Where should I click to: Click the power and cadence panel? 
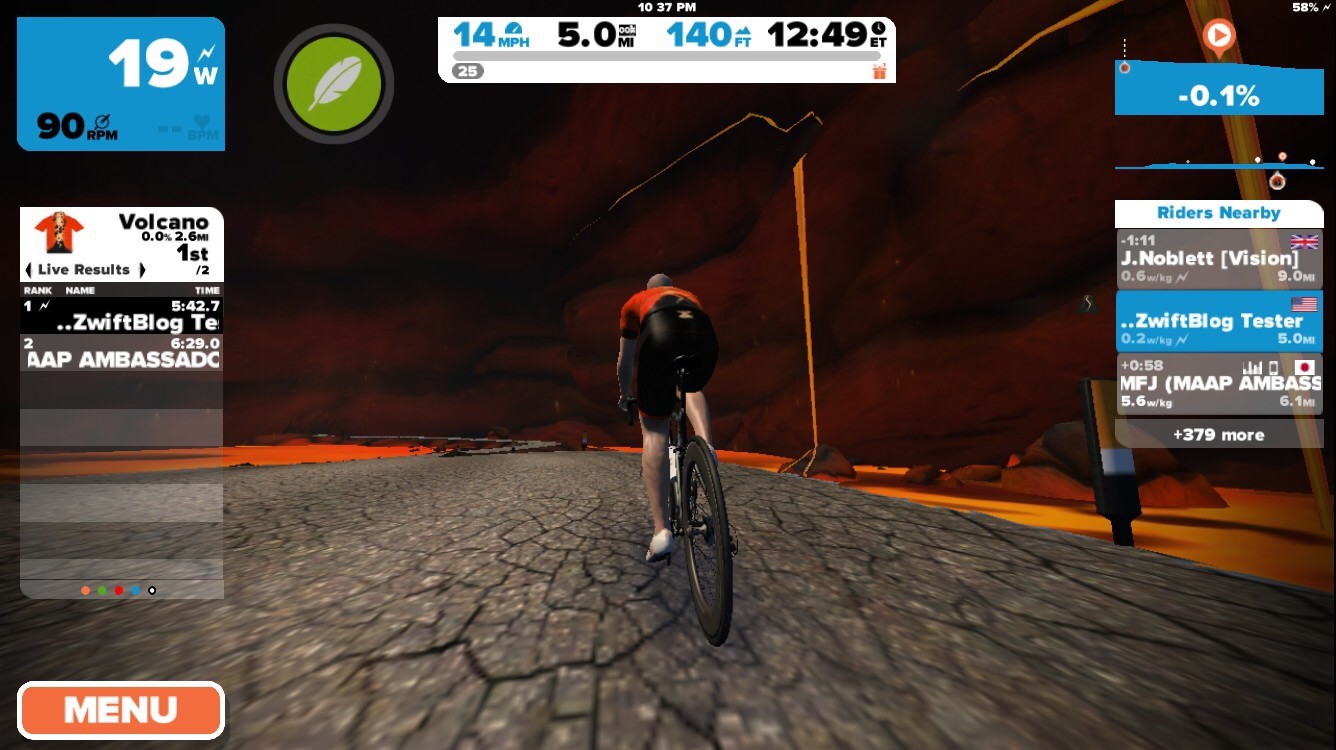pos(120,84)
